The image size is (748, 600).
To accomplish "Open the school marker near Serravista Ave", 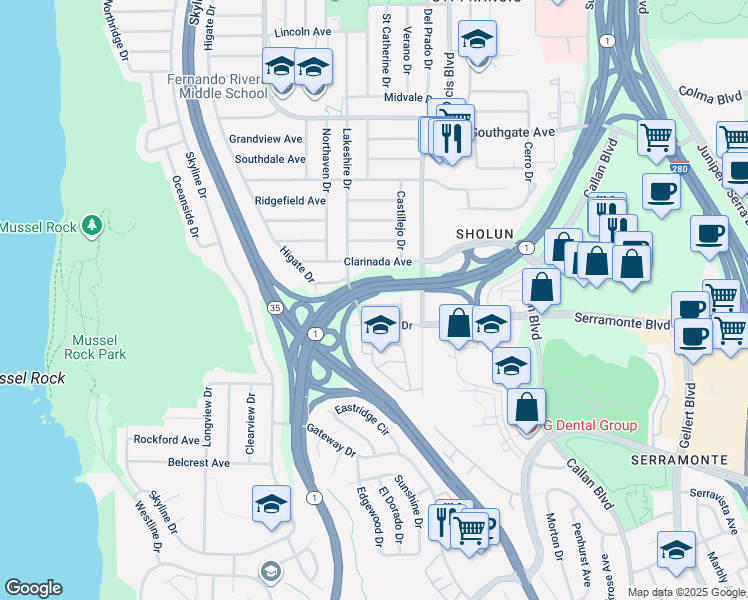I will (676, 550).
